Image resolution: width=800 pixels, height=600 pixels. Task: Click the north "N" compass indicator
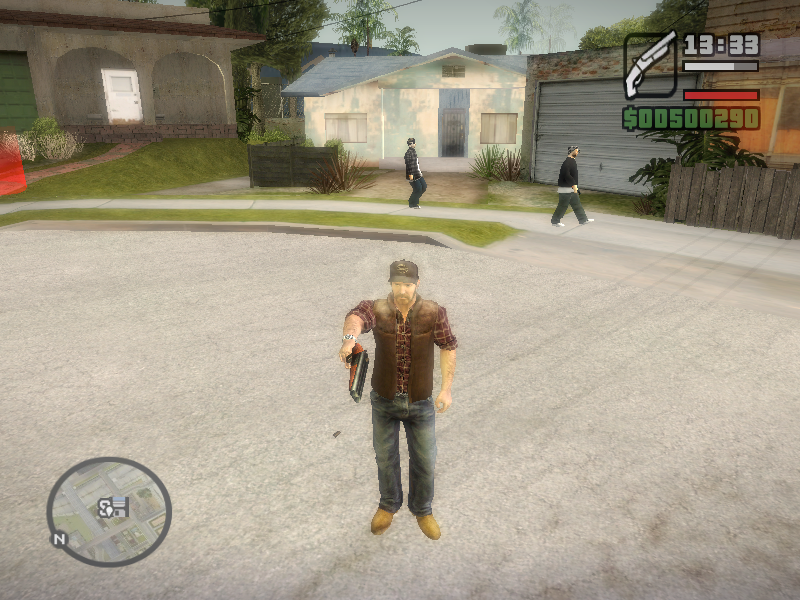(x=59, y=538)
